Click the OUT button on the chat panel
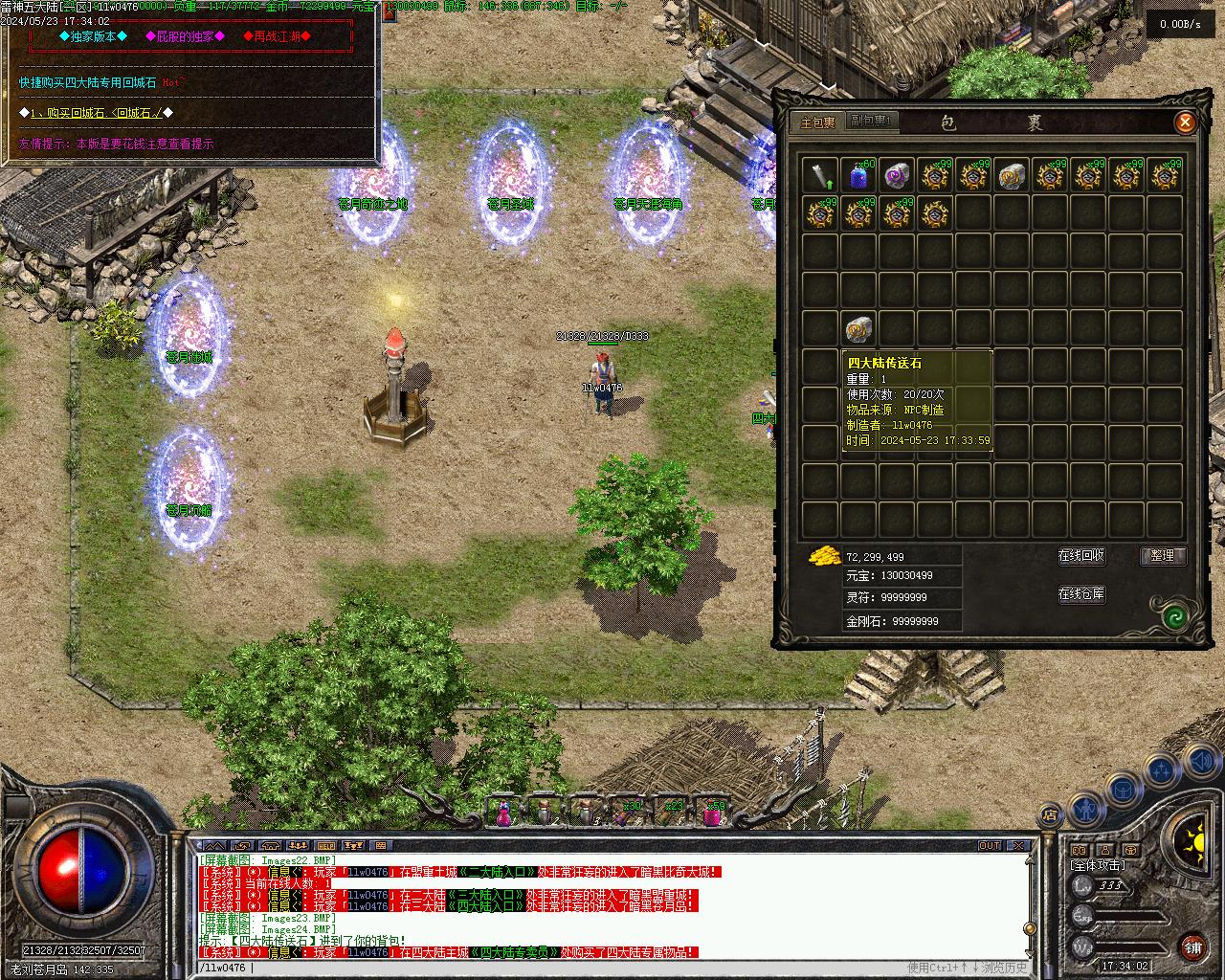 990,846
